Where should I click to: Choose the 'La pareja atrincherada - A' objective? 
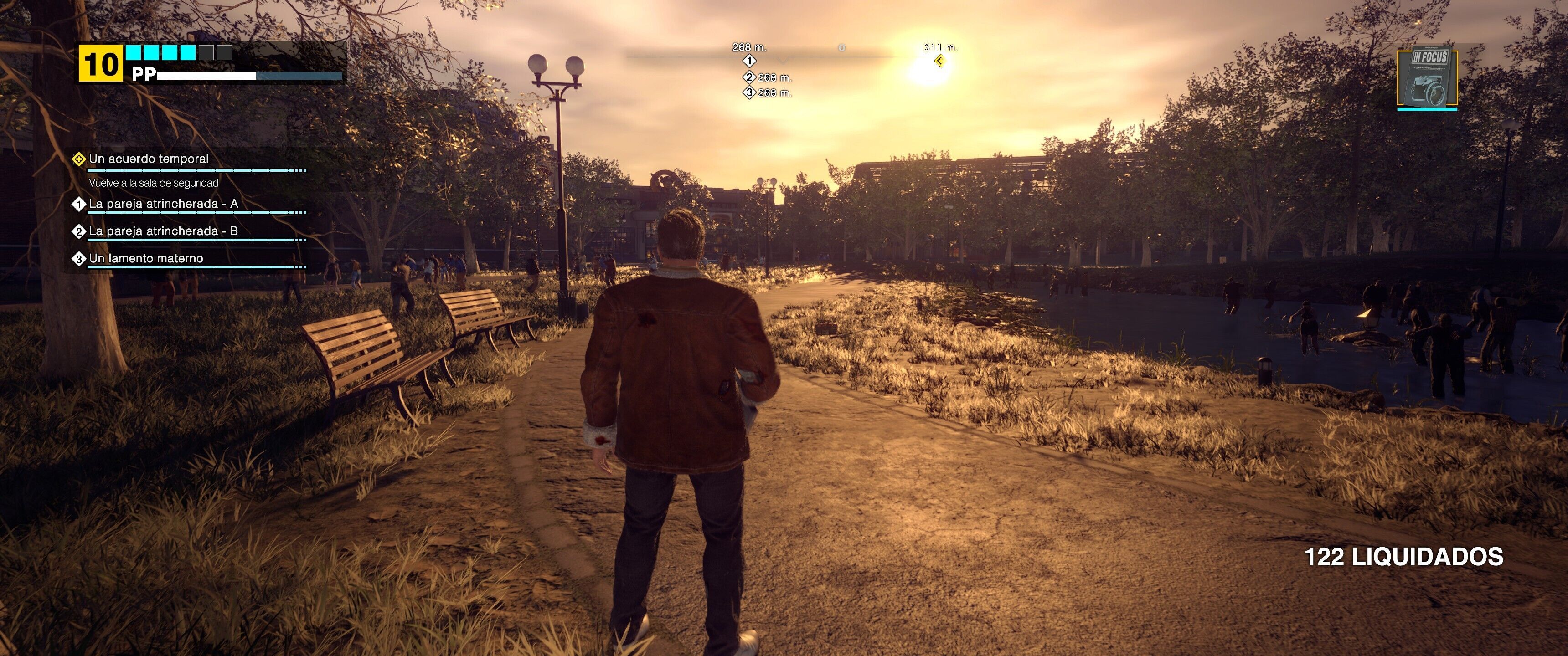(x=163, y=204)
